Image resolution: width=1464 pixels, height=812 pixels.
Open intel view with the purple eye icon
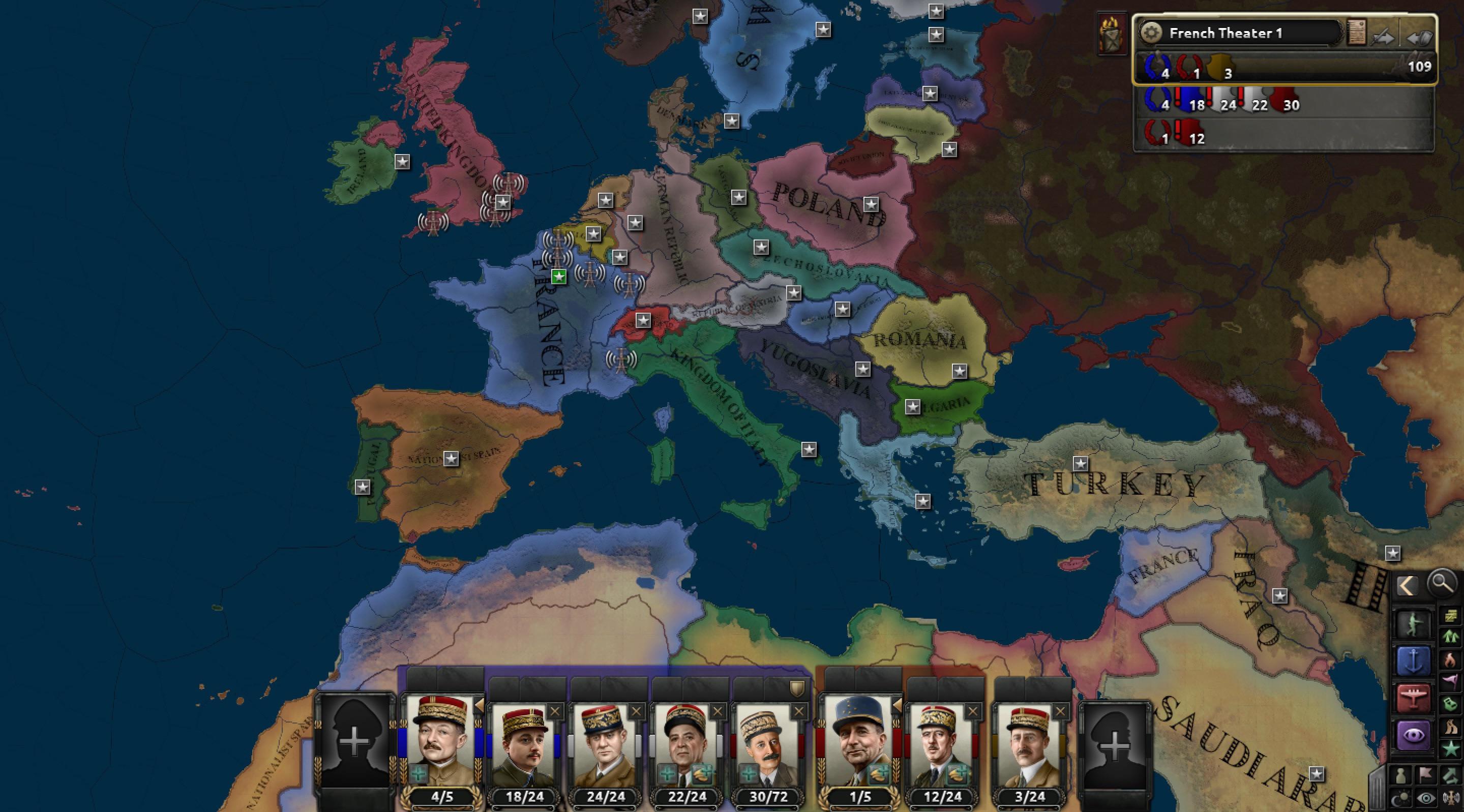pos(1414,734)
